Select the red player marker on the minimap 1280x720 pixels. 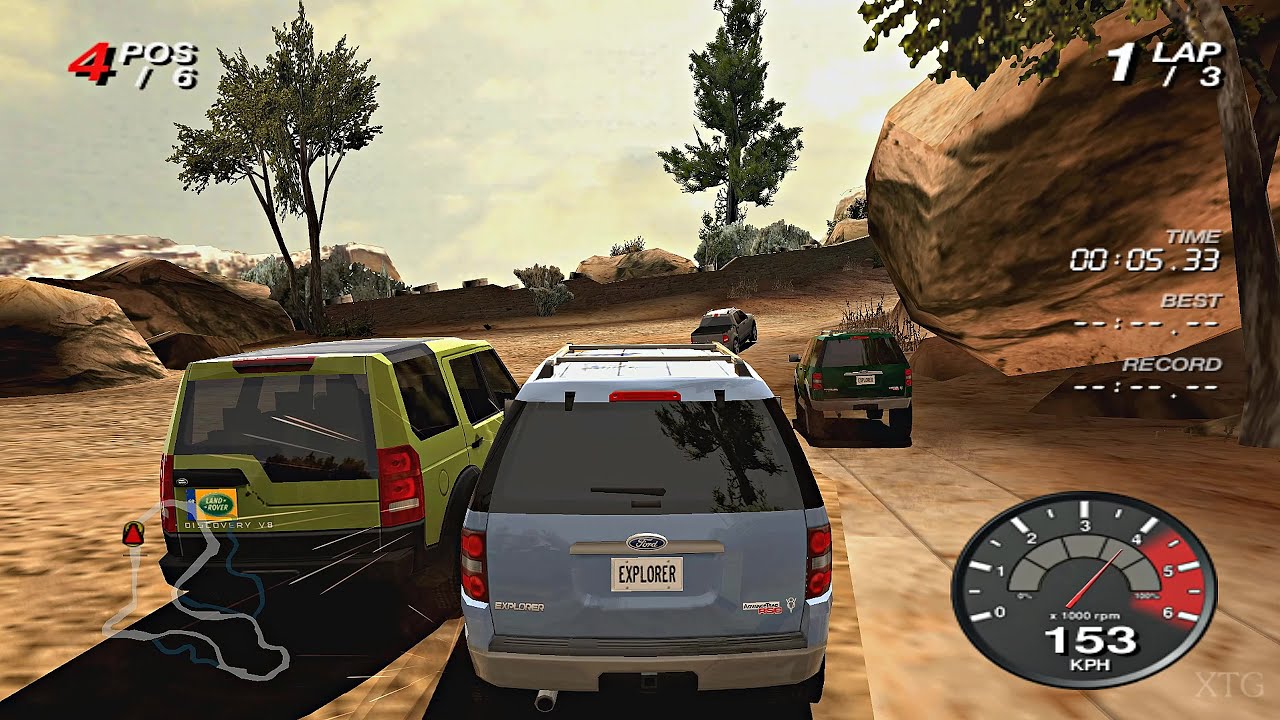pyautogui.click(x=133, y=534)
